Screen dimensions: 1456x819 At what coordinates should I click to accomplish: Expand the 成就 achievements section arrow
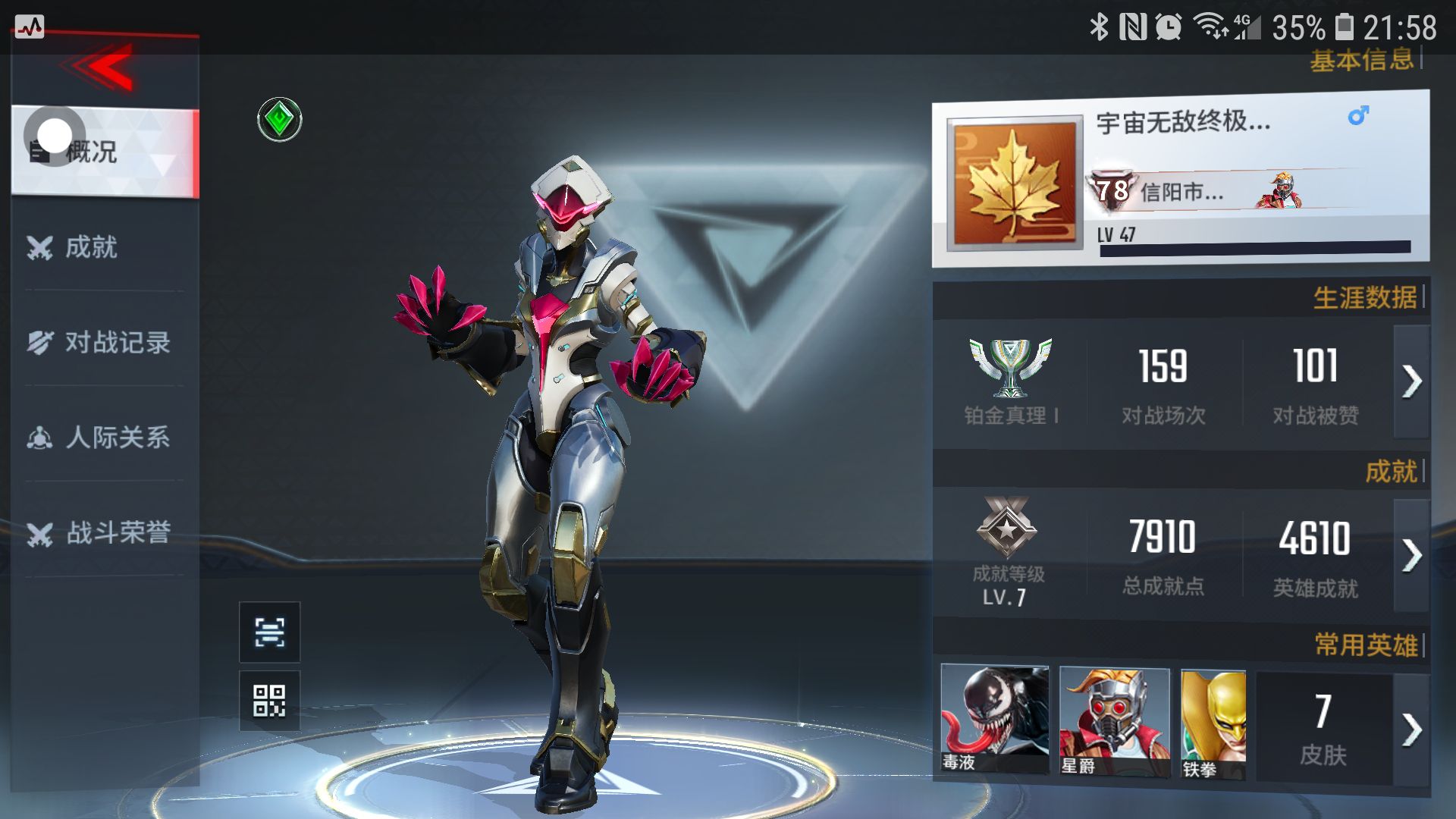[1411, 556]
